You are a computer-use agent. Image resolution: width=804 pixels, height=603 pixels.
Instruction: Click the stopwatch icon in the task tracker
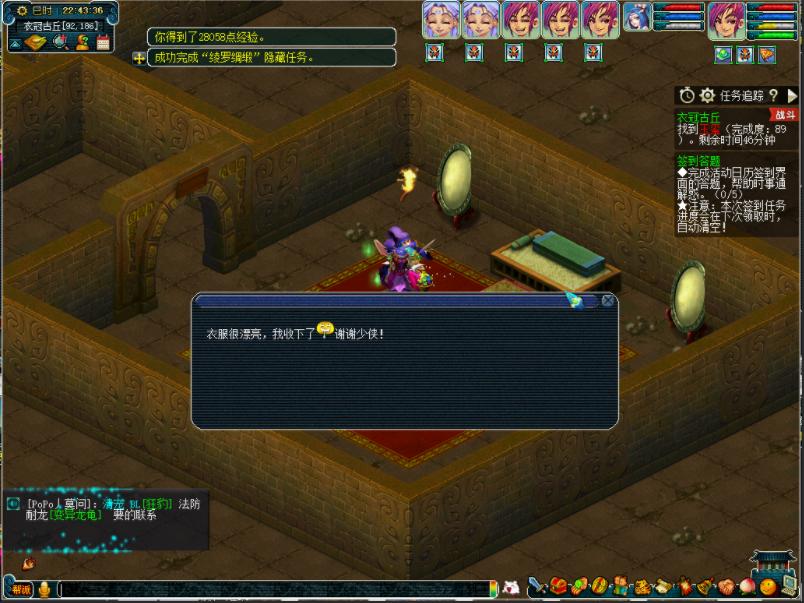click(x=686, y=95)
